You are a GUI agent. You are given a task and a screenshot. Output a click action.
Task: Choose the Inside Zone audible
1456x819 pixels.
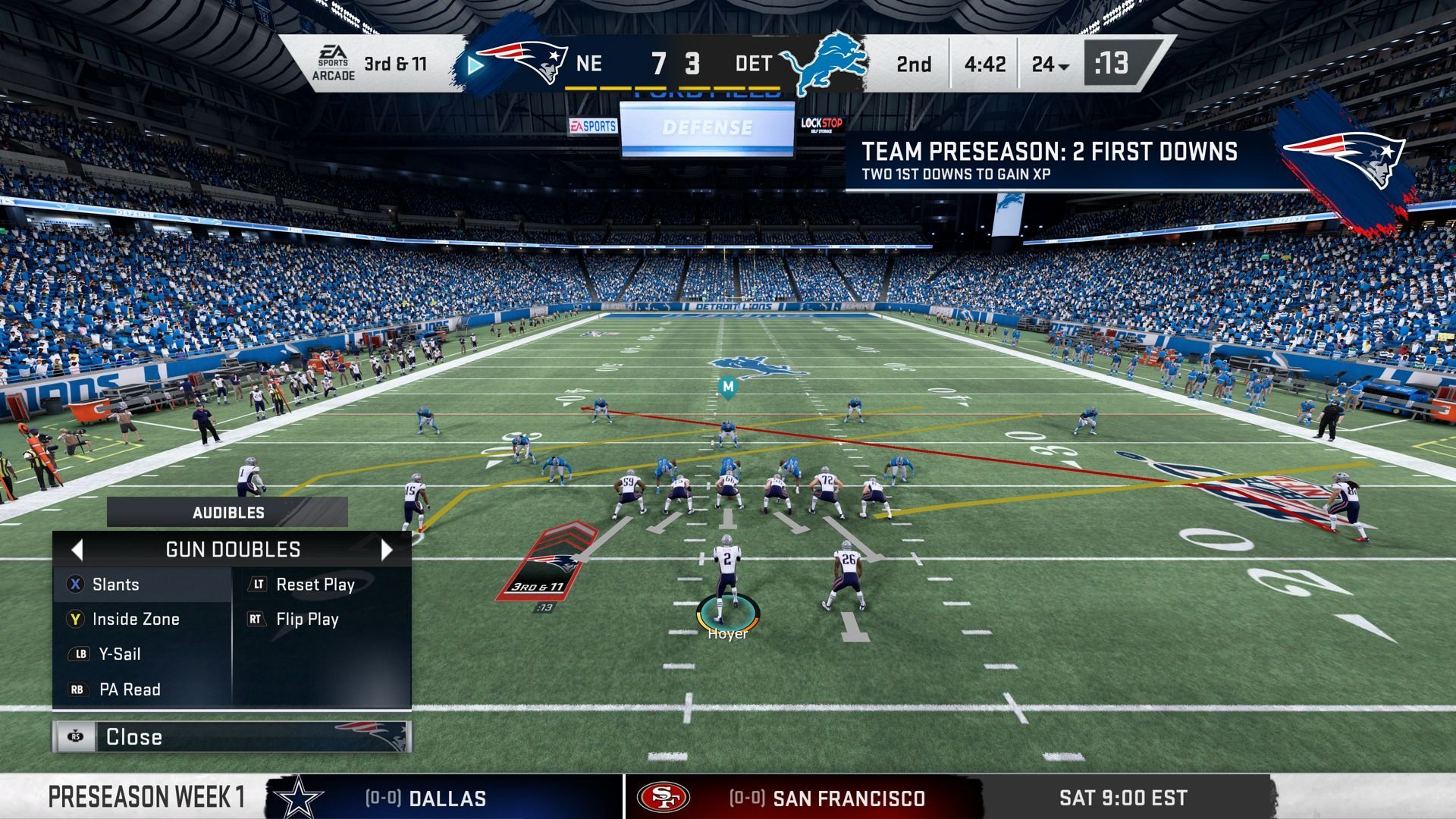click(x=135, y=620)
